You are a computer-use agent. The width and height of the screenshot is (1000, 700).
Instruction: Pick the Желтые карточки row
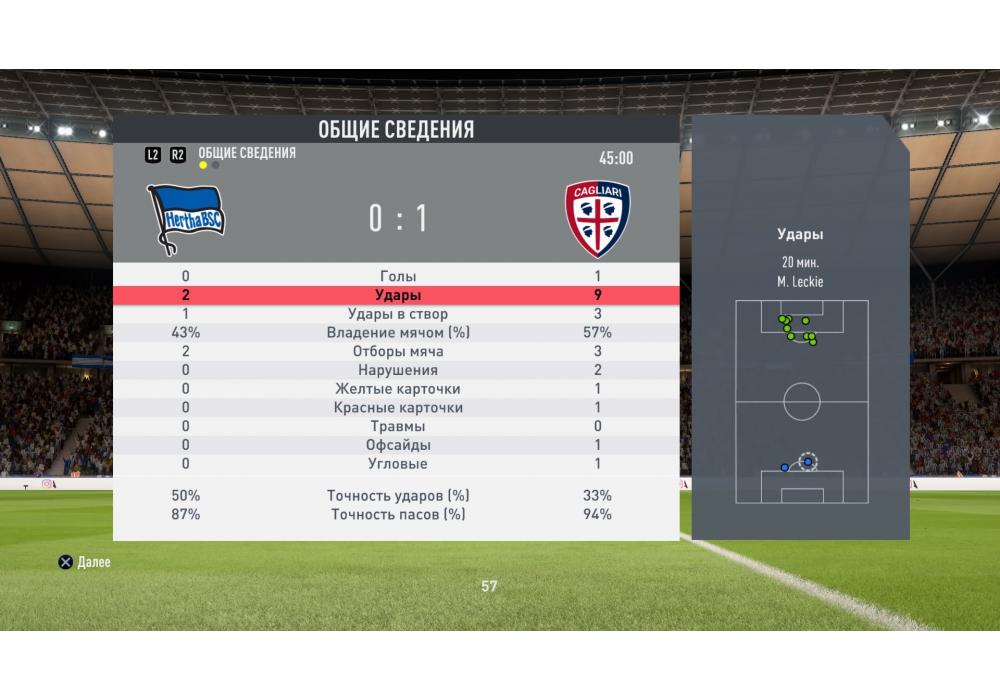point(398,389)
